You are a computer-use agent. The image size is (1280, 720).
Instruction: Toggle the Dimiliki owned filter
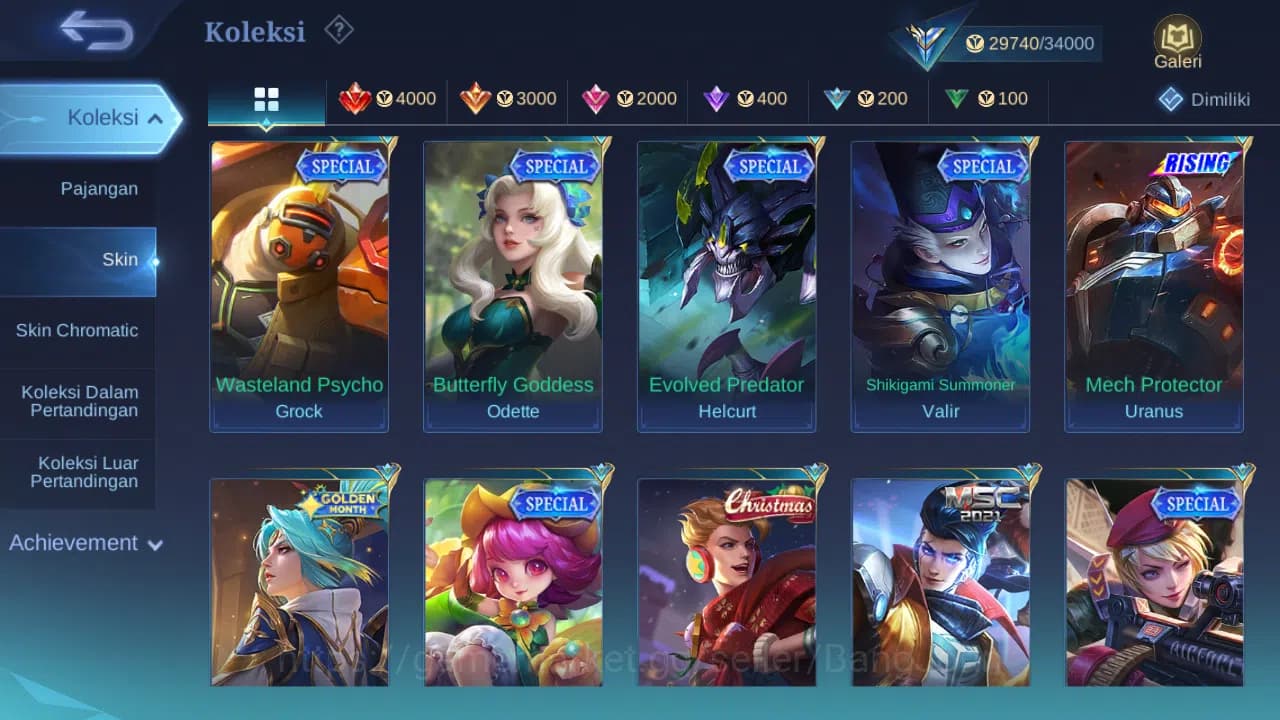1200,100
